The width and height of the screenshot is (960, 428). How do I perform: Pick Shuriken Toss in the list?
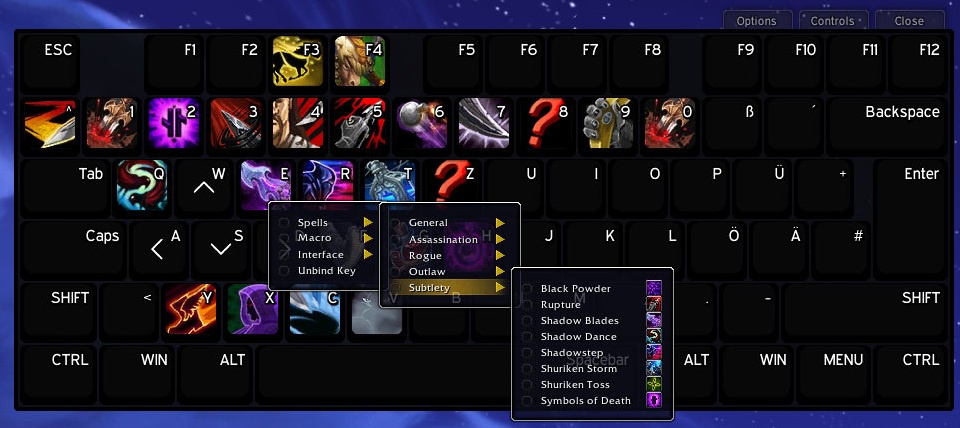(575, 385)
